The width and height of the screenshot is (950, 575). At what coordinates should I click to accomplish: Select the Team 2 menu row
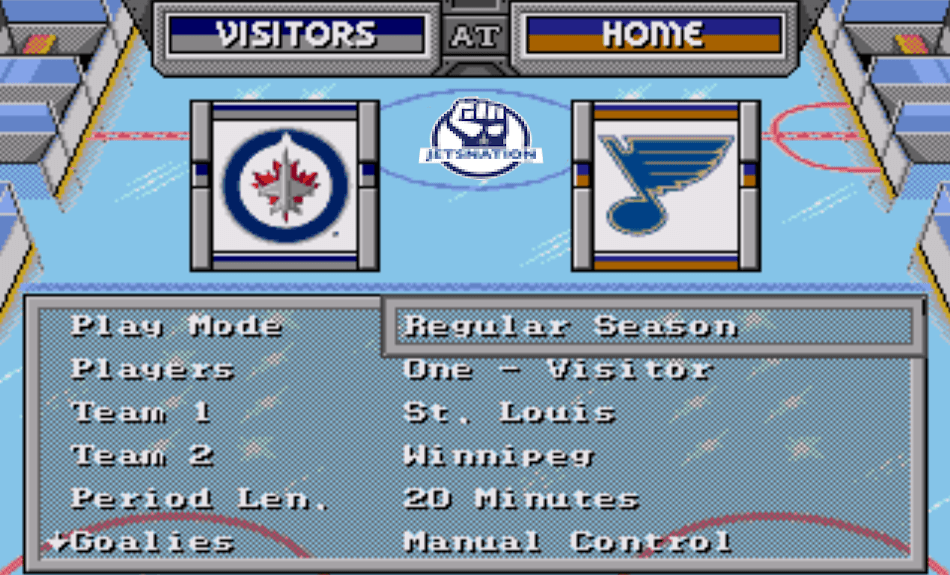point(143,456)
